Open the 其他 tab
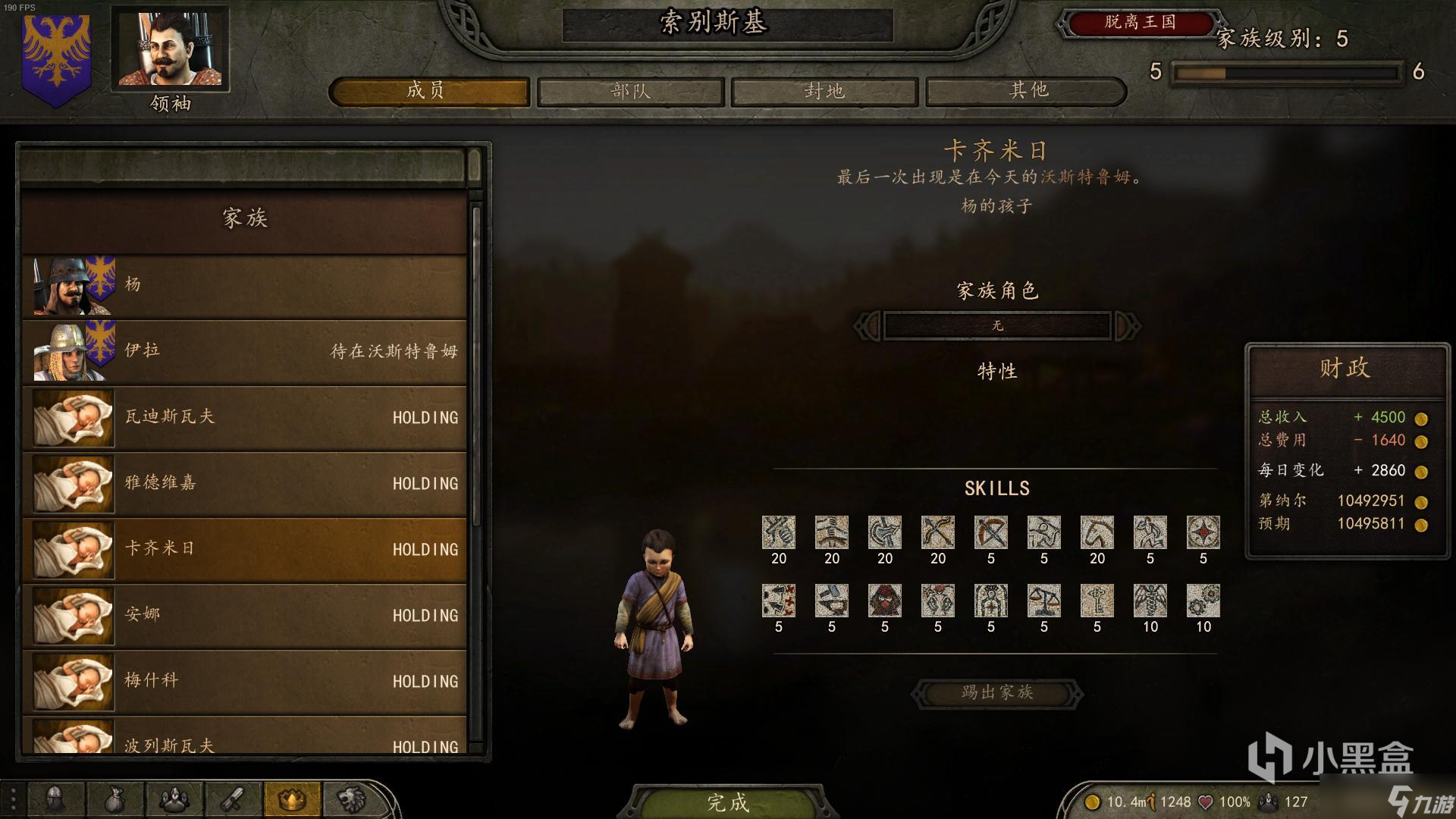 [x=1028, y=92]
